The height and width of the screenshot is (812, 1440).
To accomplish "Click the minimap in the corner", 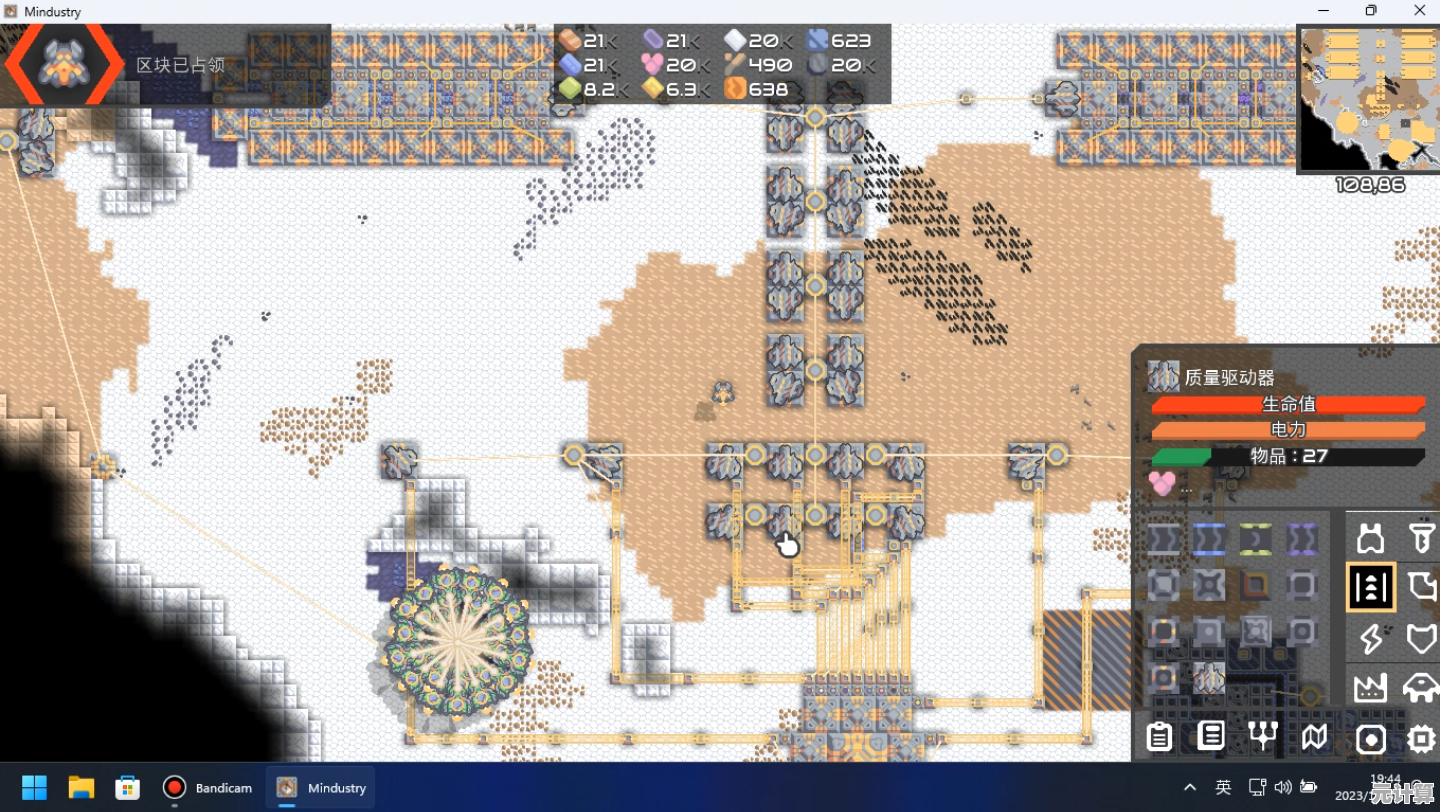I will (1369, 98).
